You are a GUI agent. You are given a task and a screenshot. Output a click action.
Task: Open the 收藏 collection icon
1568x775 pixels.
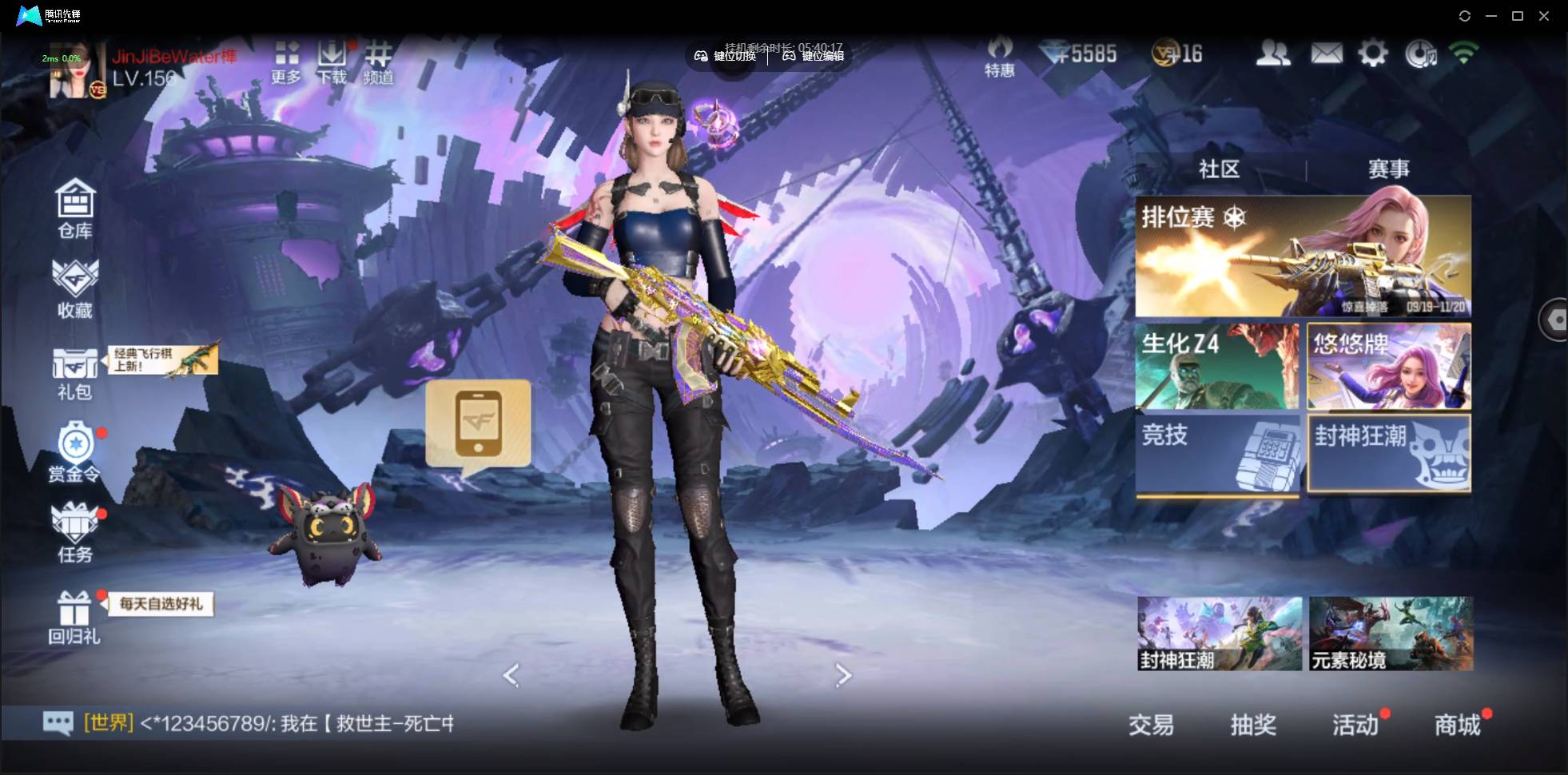pyautogui.click(x=75, y=289)
